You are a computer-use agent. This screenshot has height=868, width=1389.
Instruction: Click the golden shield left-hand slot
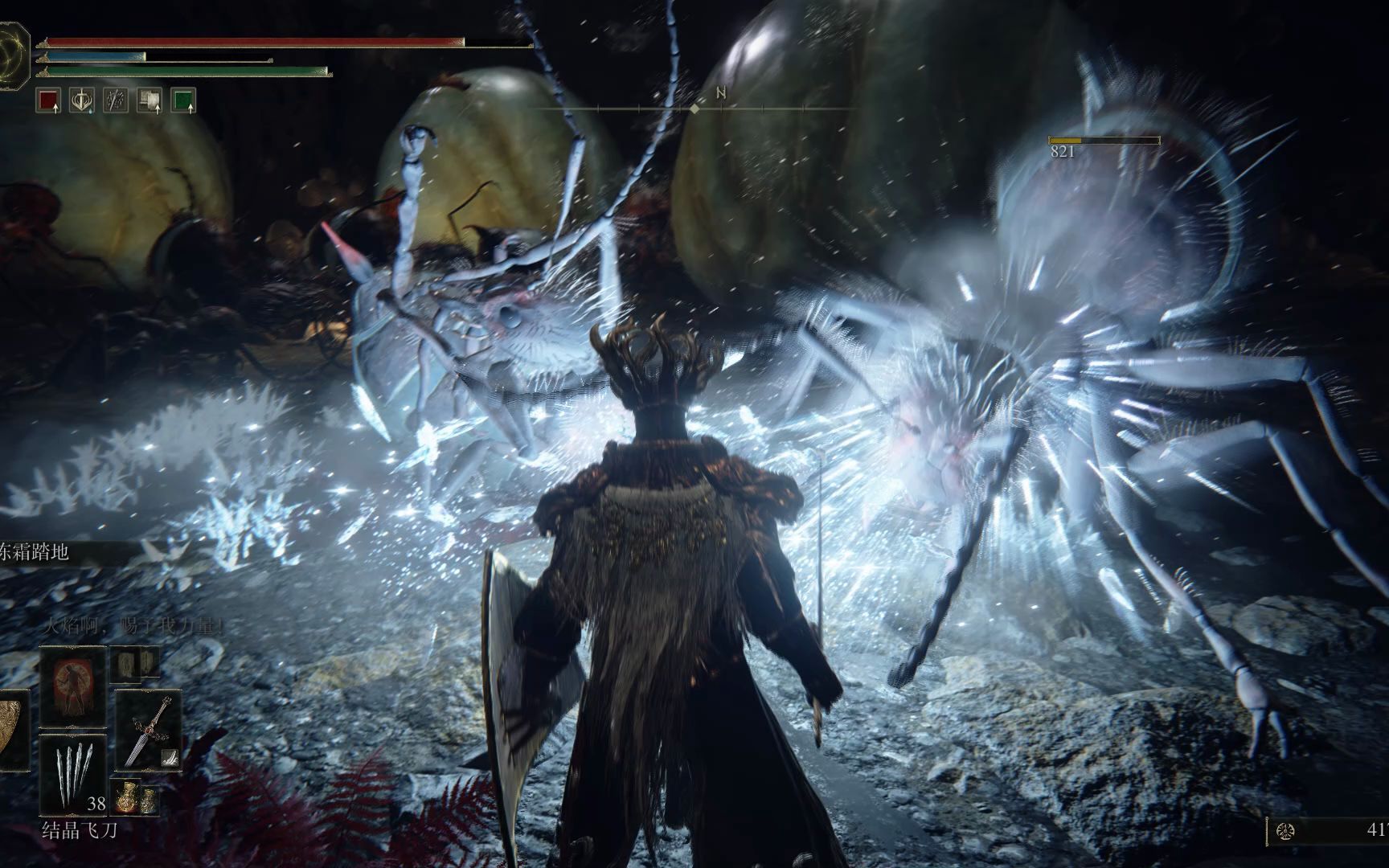coord(13,730)
